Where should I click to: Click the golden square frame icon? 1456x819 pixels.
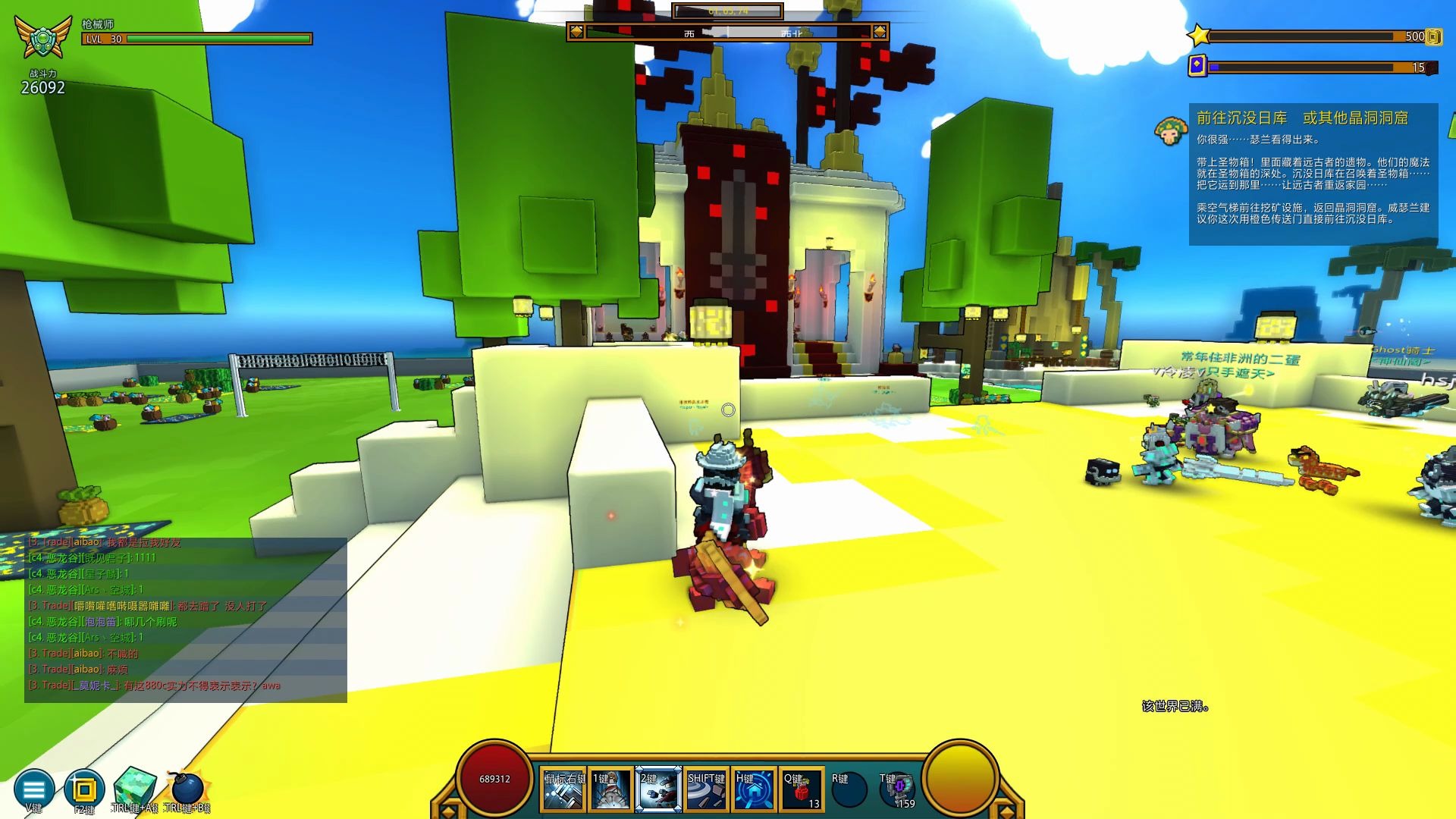tap(84, 789)
